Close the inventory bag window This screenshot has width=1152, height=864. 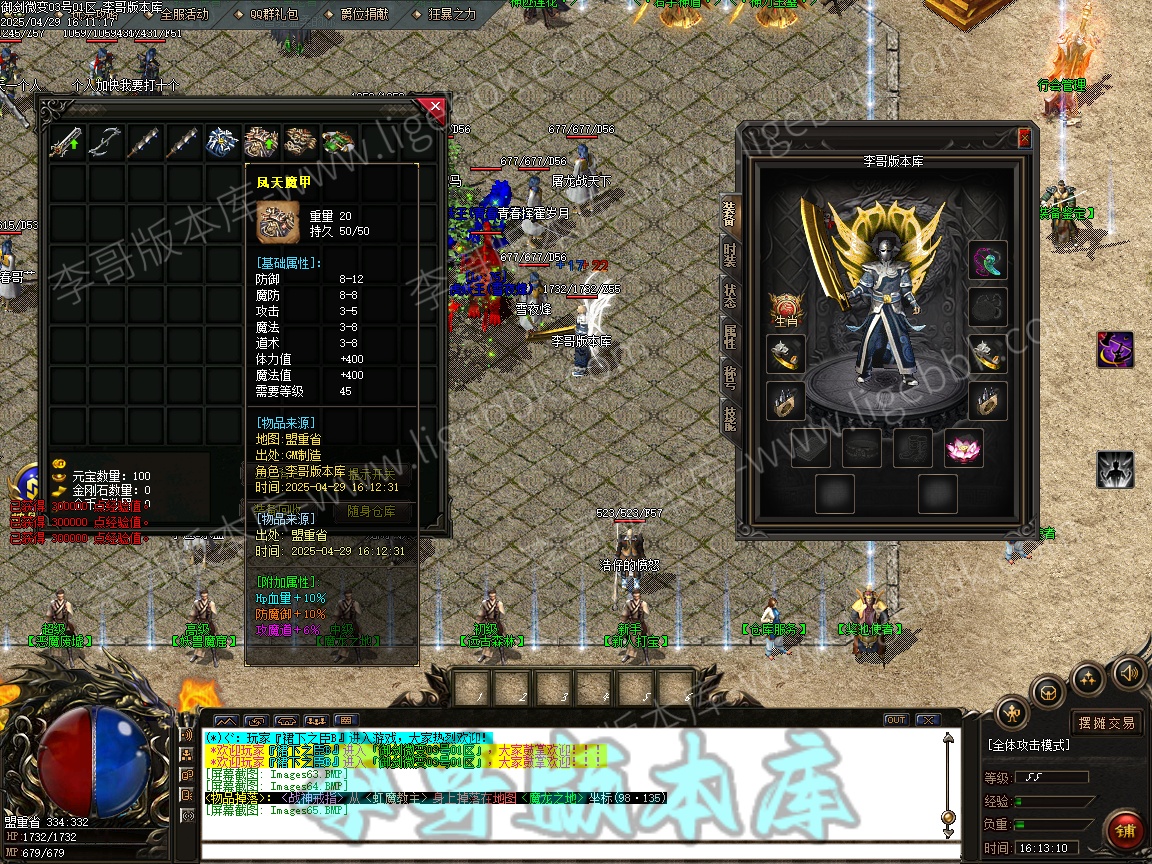(x=433, y=106)
